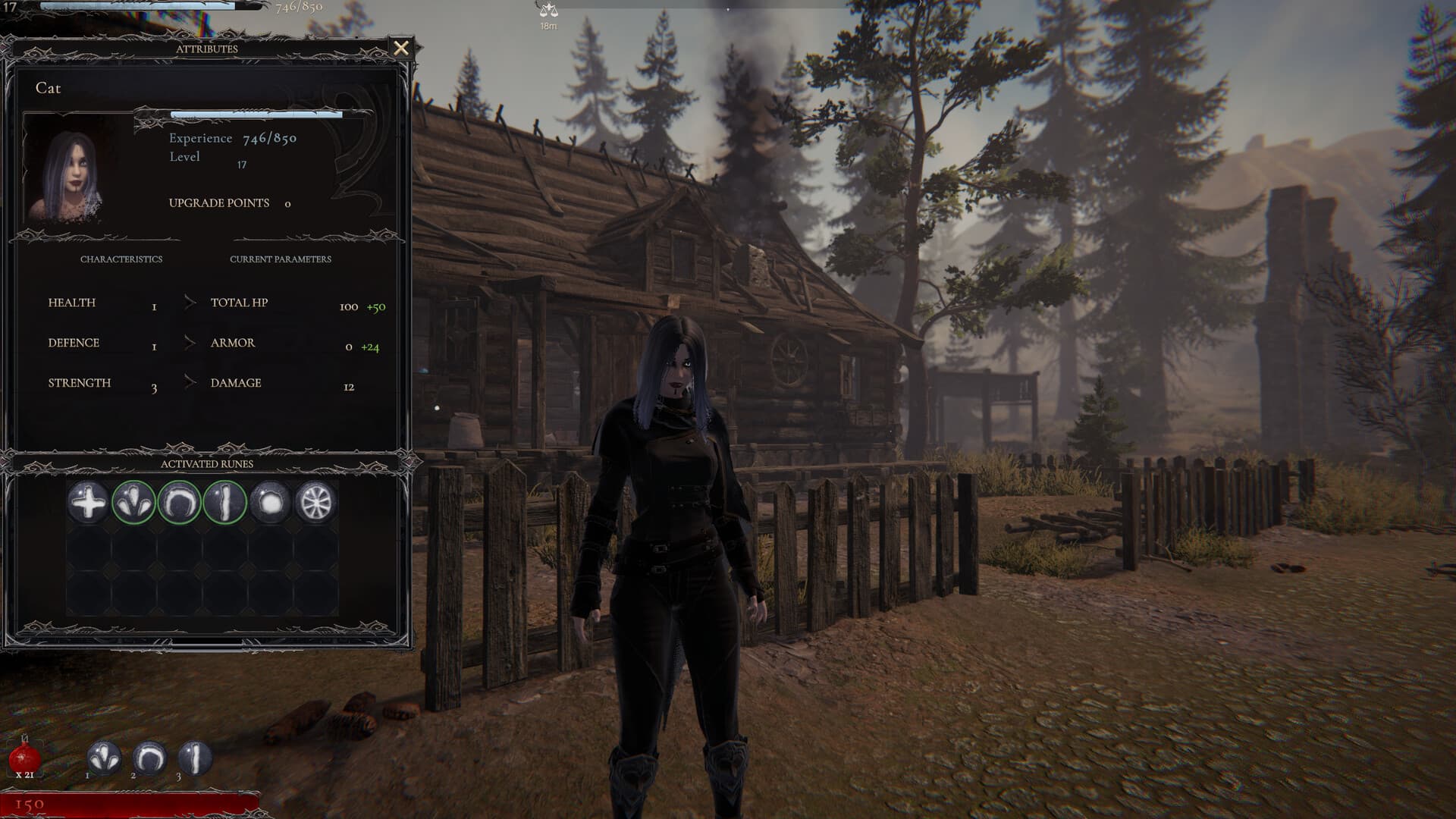Image resolution: width=1456 pixels, height=819 pixels.
Task: Click the scales marker above the cabin
Action: [x=548, y=9]
